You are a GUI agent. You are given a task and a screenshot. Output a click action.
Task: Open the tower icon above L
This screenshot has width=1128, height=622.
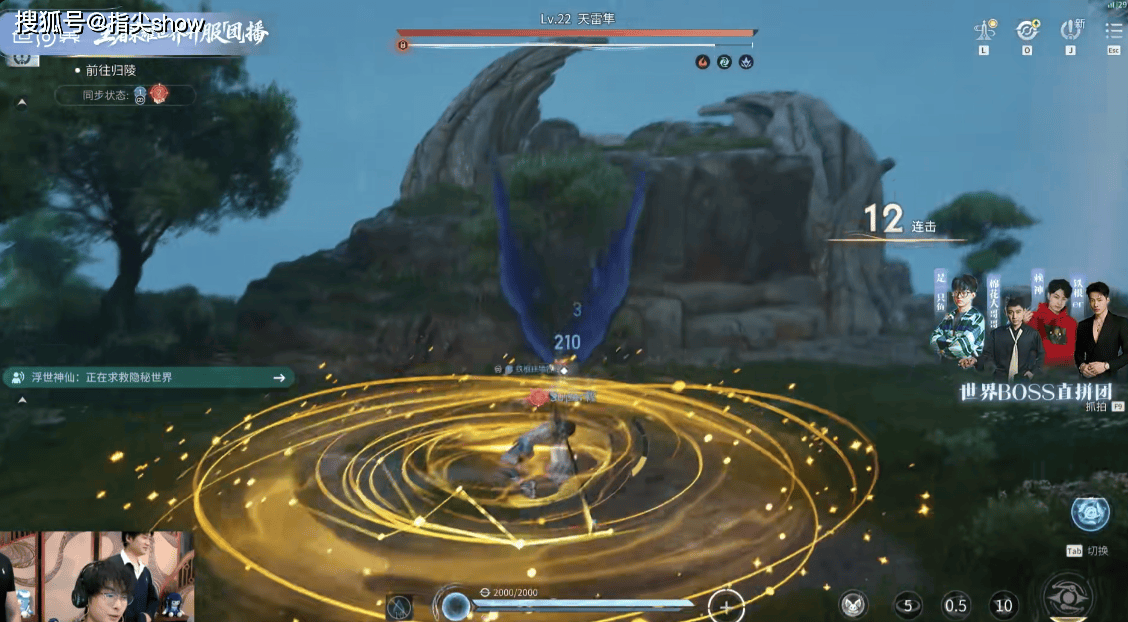click(984, 30)
